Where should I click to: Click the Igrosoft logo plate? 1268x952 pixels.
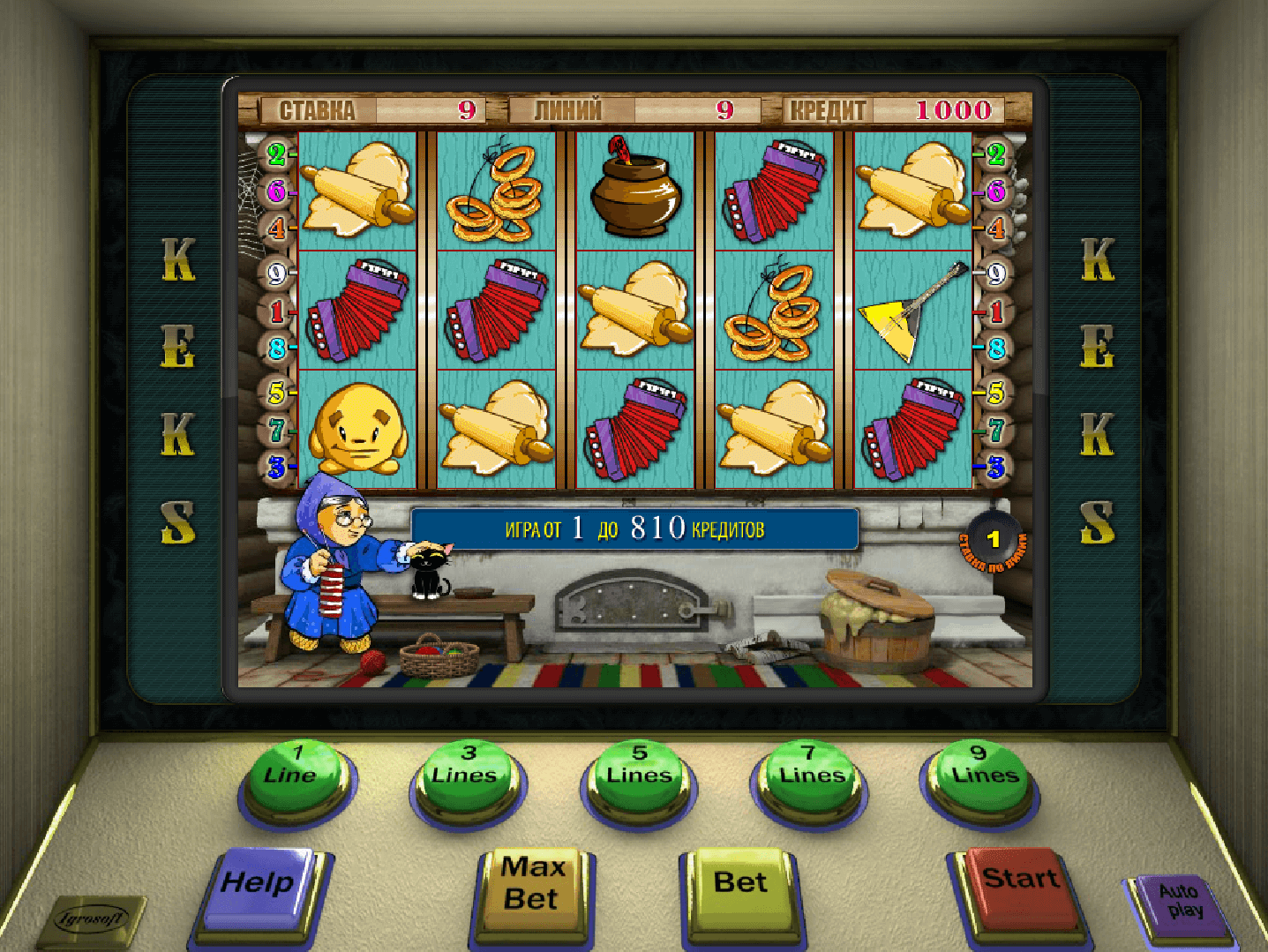coord(91,920)
